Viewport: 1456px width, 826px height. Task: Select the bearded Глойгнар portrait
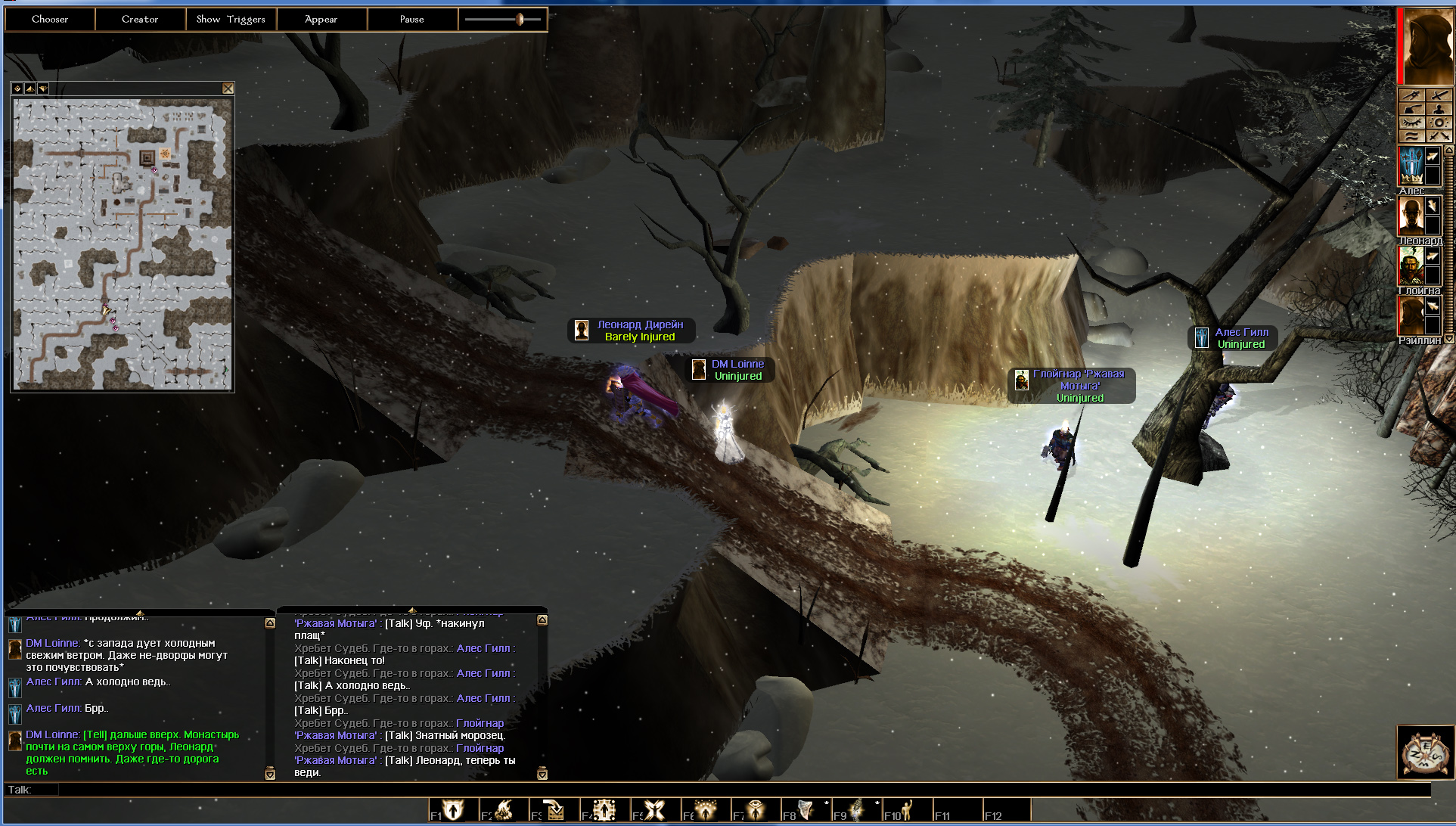[x=1411, y=266]
